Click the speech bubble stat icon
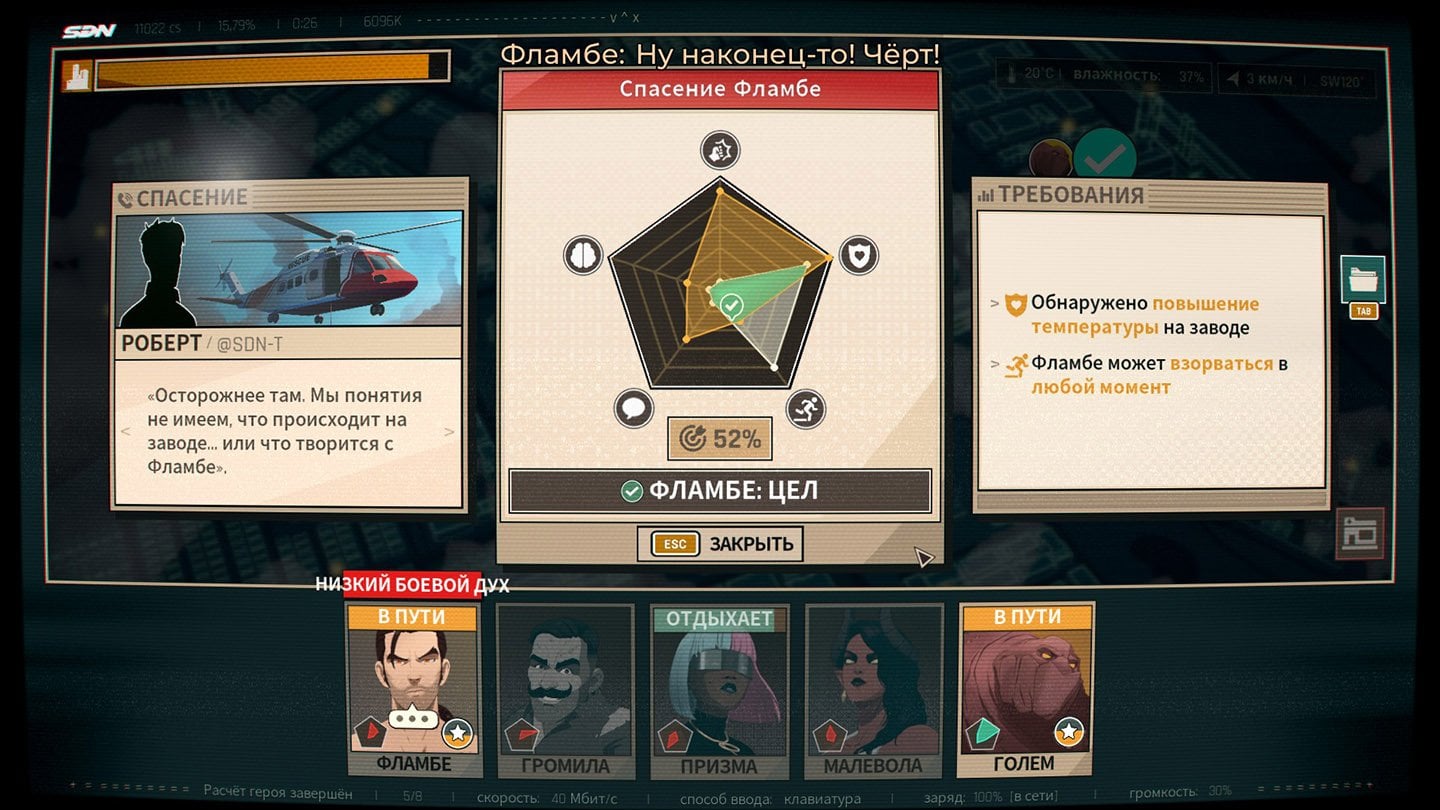 pos(633,408)
